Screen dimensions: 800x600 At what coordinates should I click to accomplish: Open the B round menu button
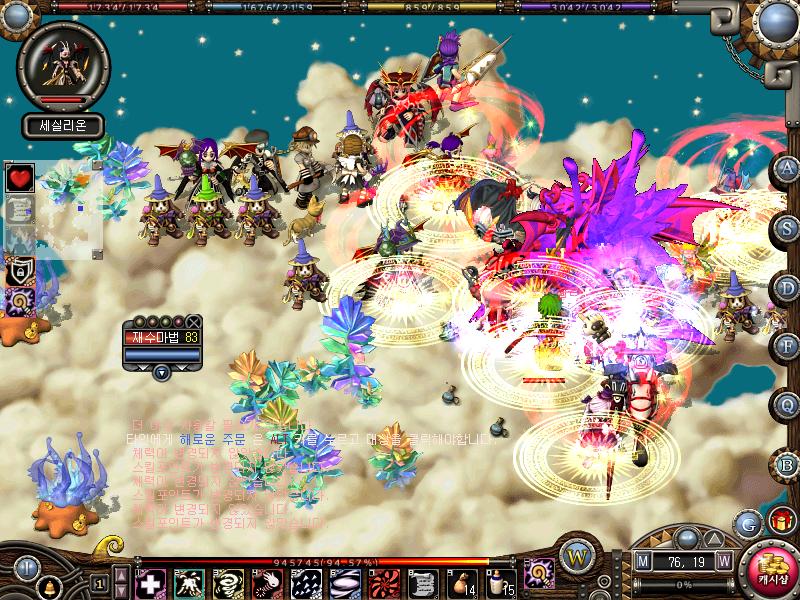tap(787, 465)
